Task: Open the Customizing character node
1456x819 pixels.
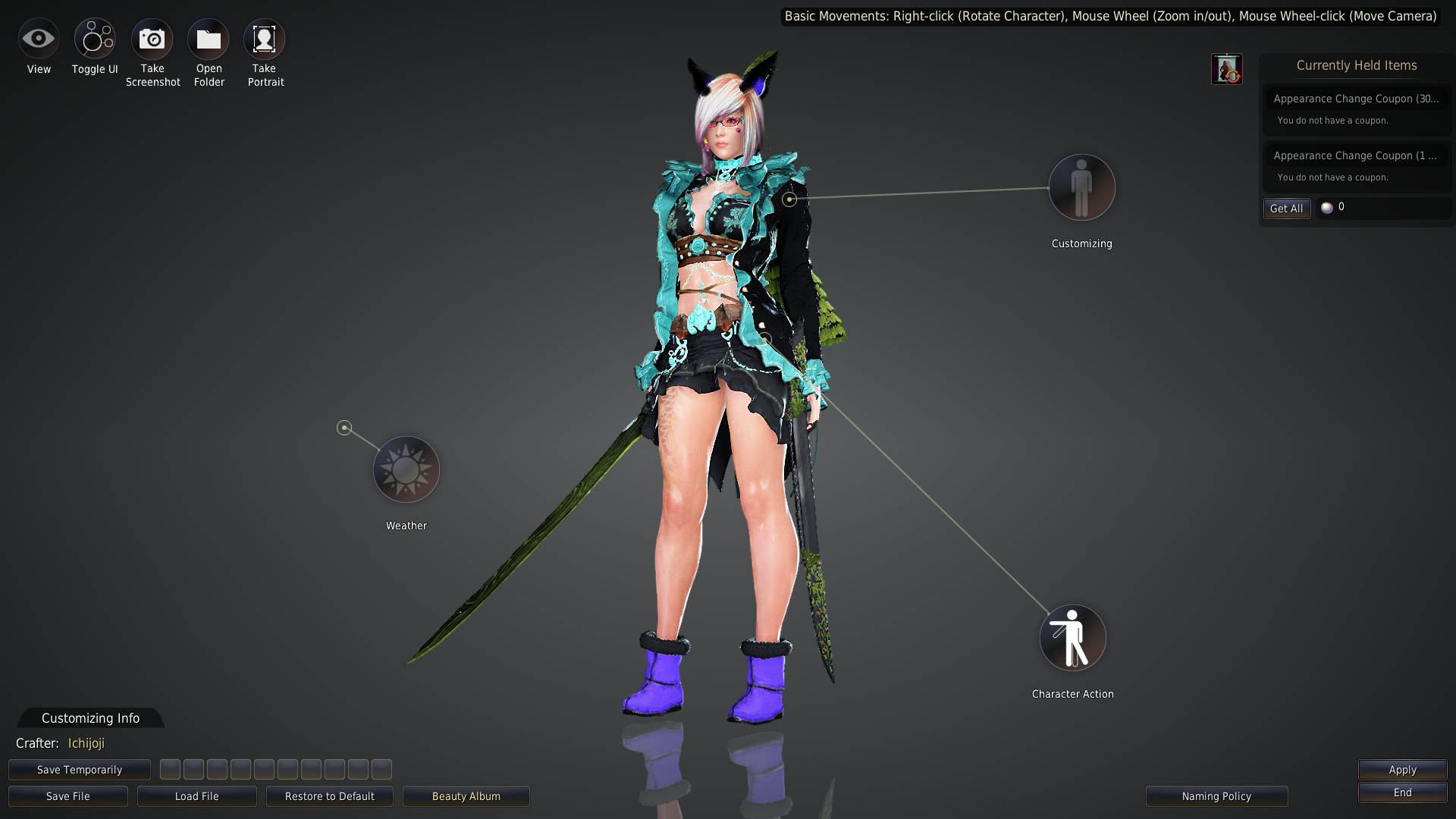Action: click(1082, 187)
